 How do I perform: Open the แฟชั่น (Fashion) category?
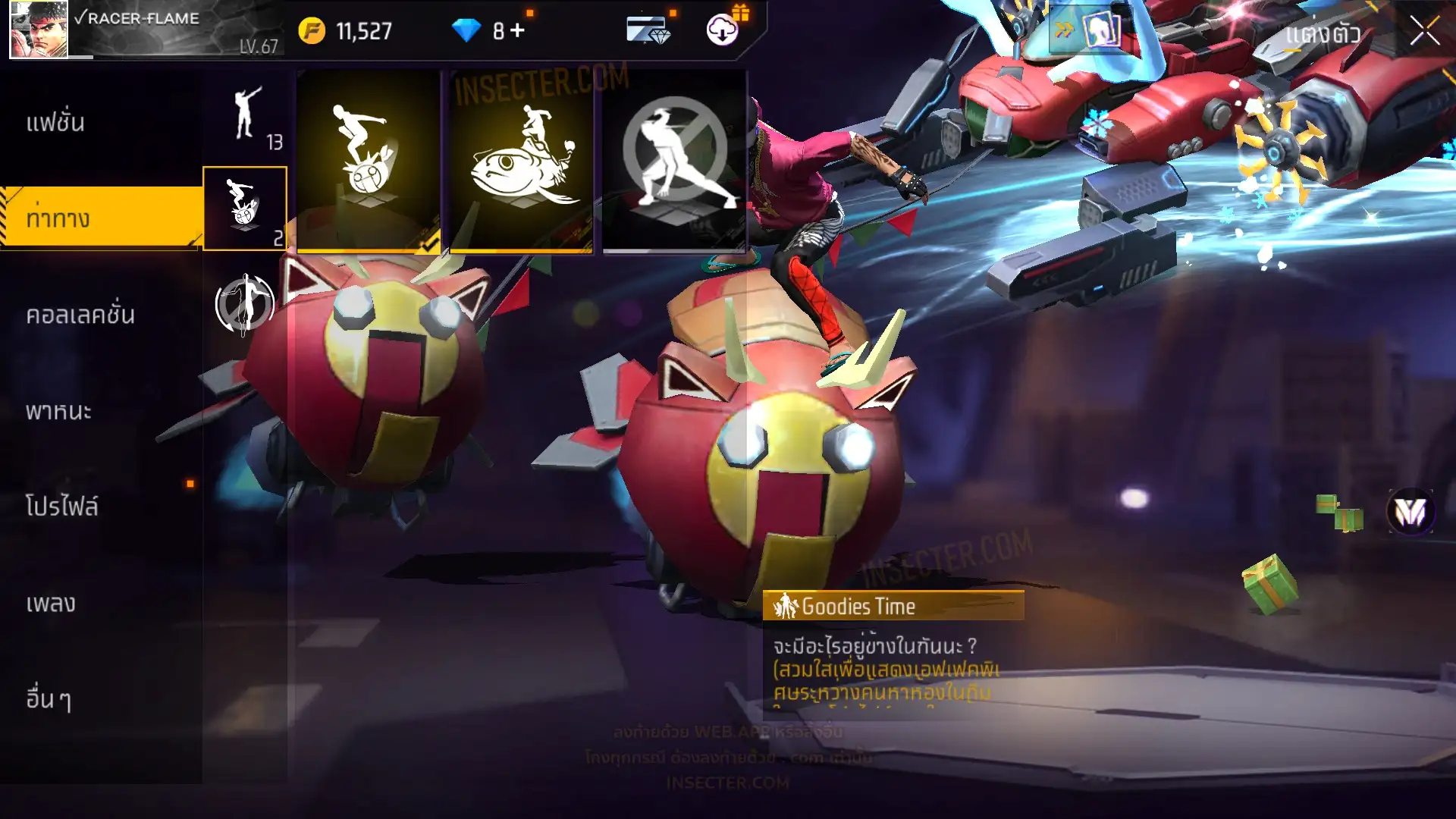[x=55, y=123]
